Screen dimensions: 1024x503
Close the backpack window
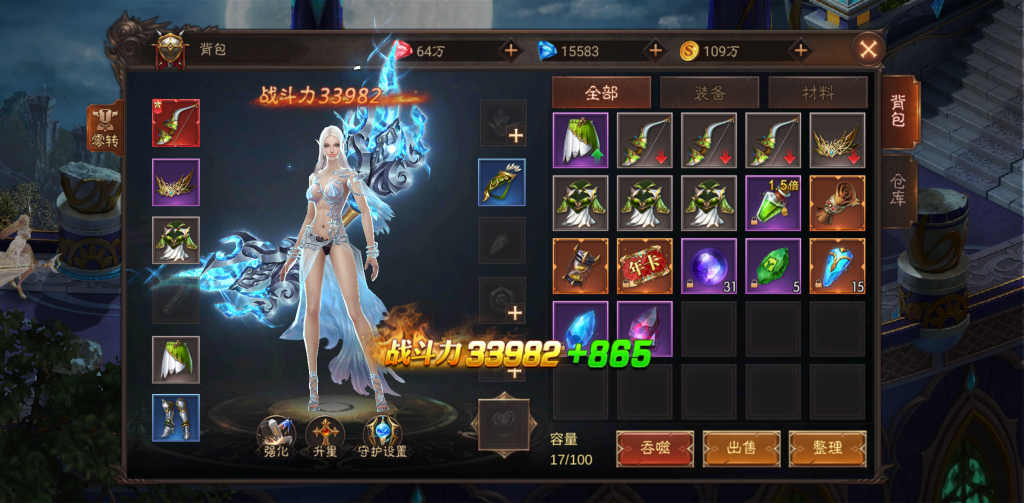tap(869, 49)
